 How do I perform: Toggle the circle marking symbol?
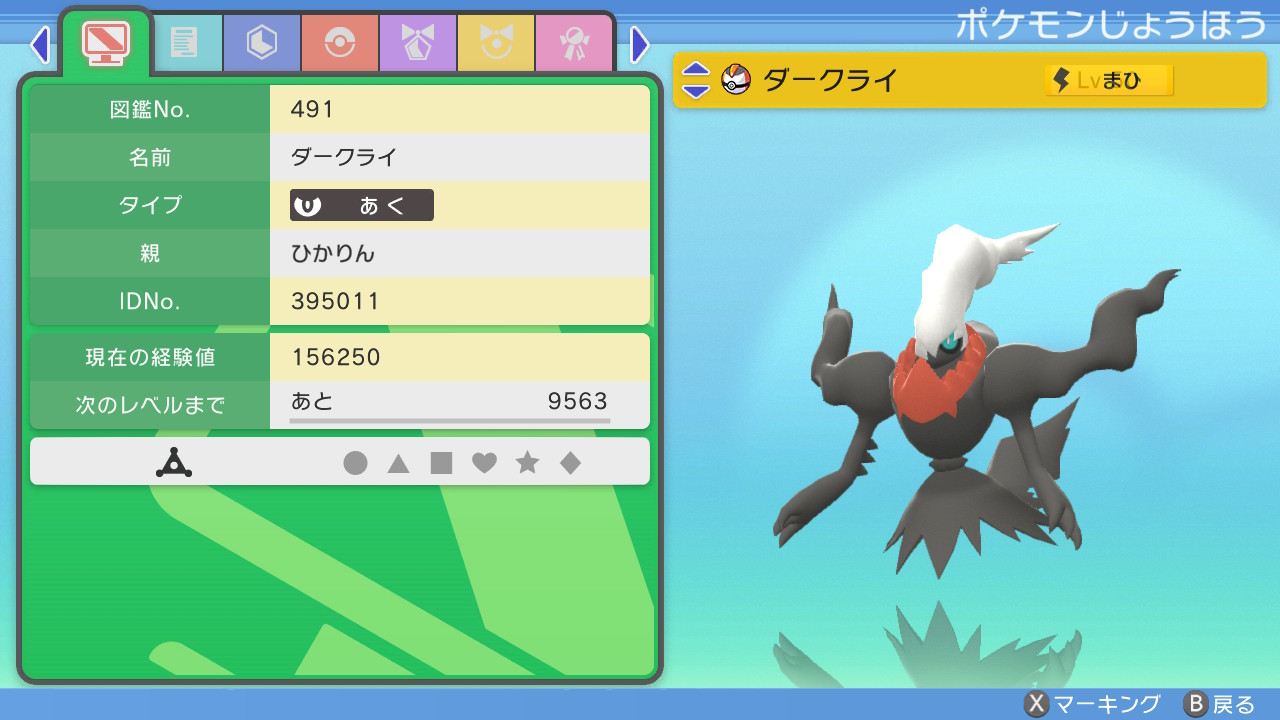point(356,462)
